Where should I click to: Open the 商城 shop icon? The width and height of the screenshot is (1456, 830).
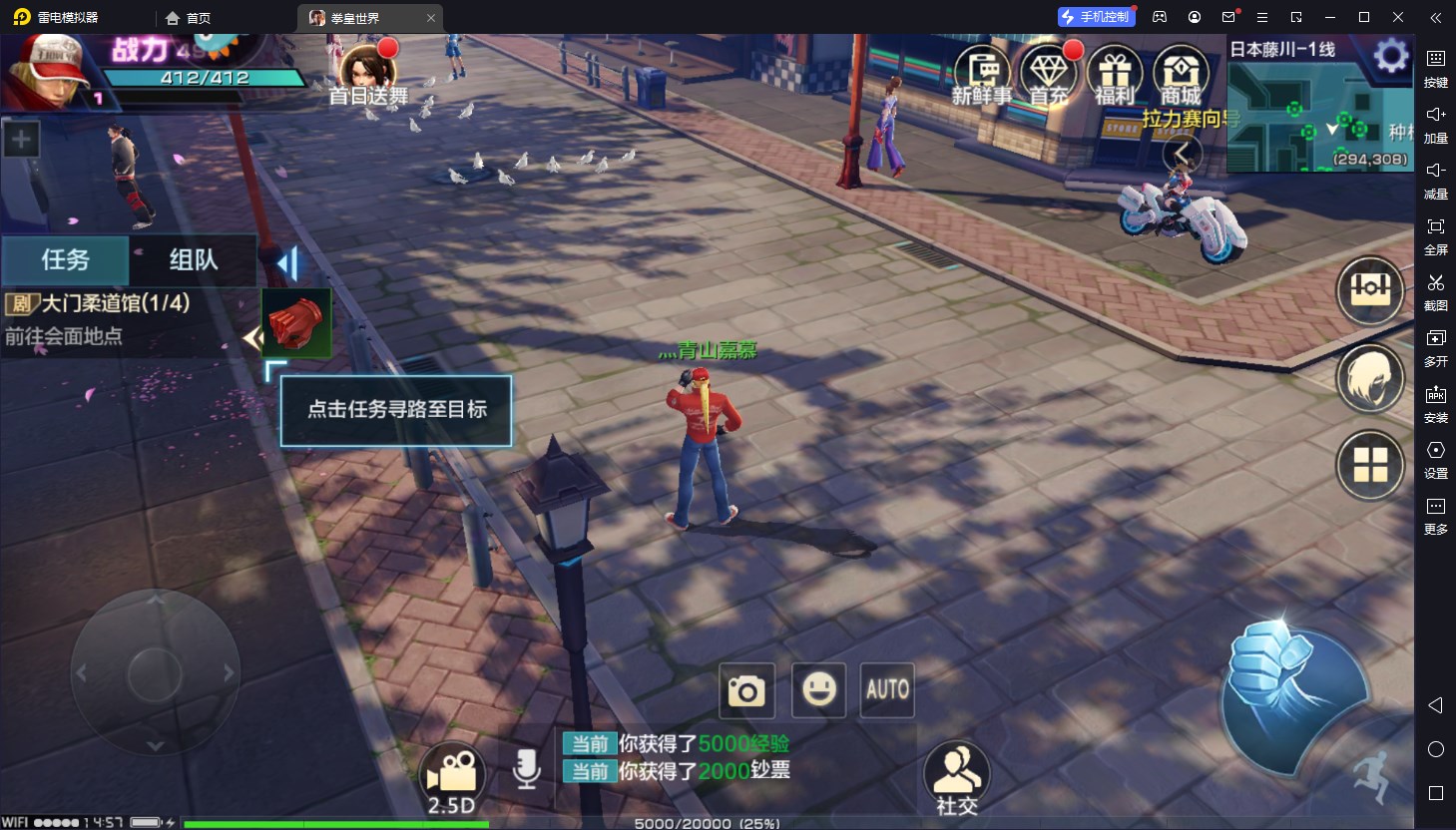click(x=1181, y=75)
